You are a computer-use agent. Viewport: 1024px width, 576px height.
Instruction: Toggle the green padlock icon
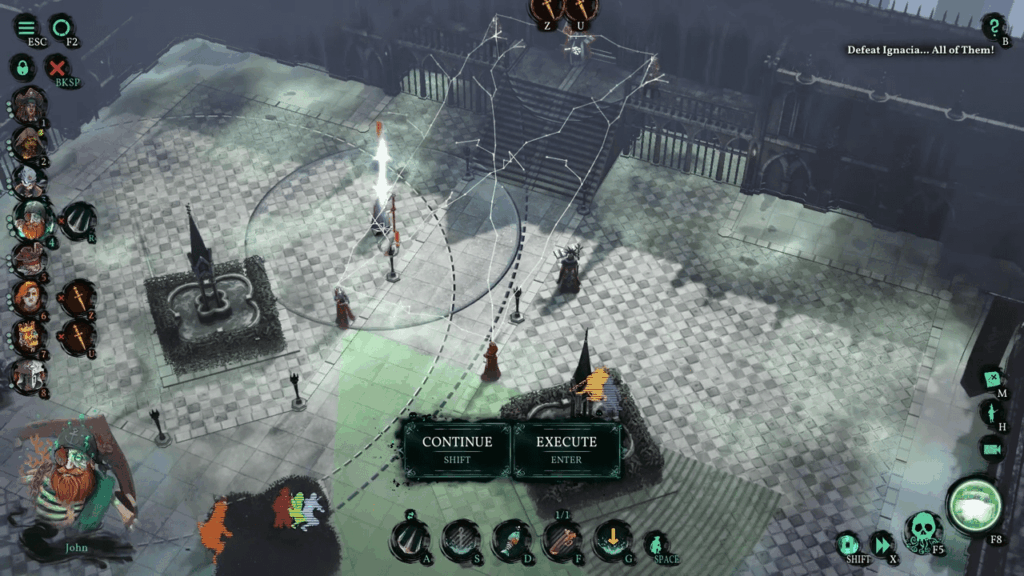coord(21,68)
